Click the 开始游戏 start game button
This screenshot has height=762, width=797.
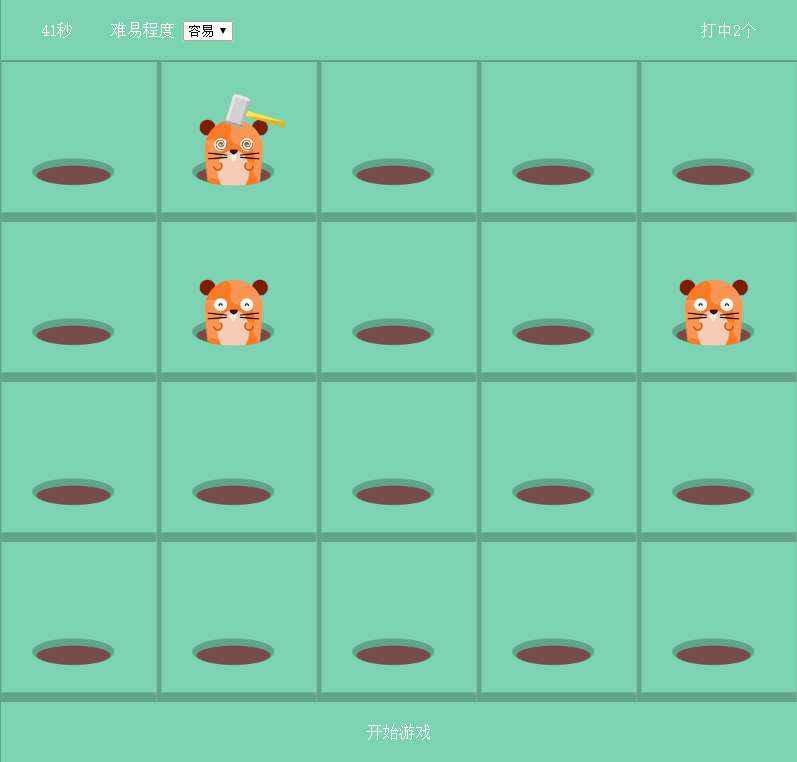(x=398, y=732)
